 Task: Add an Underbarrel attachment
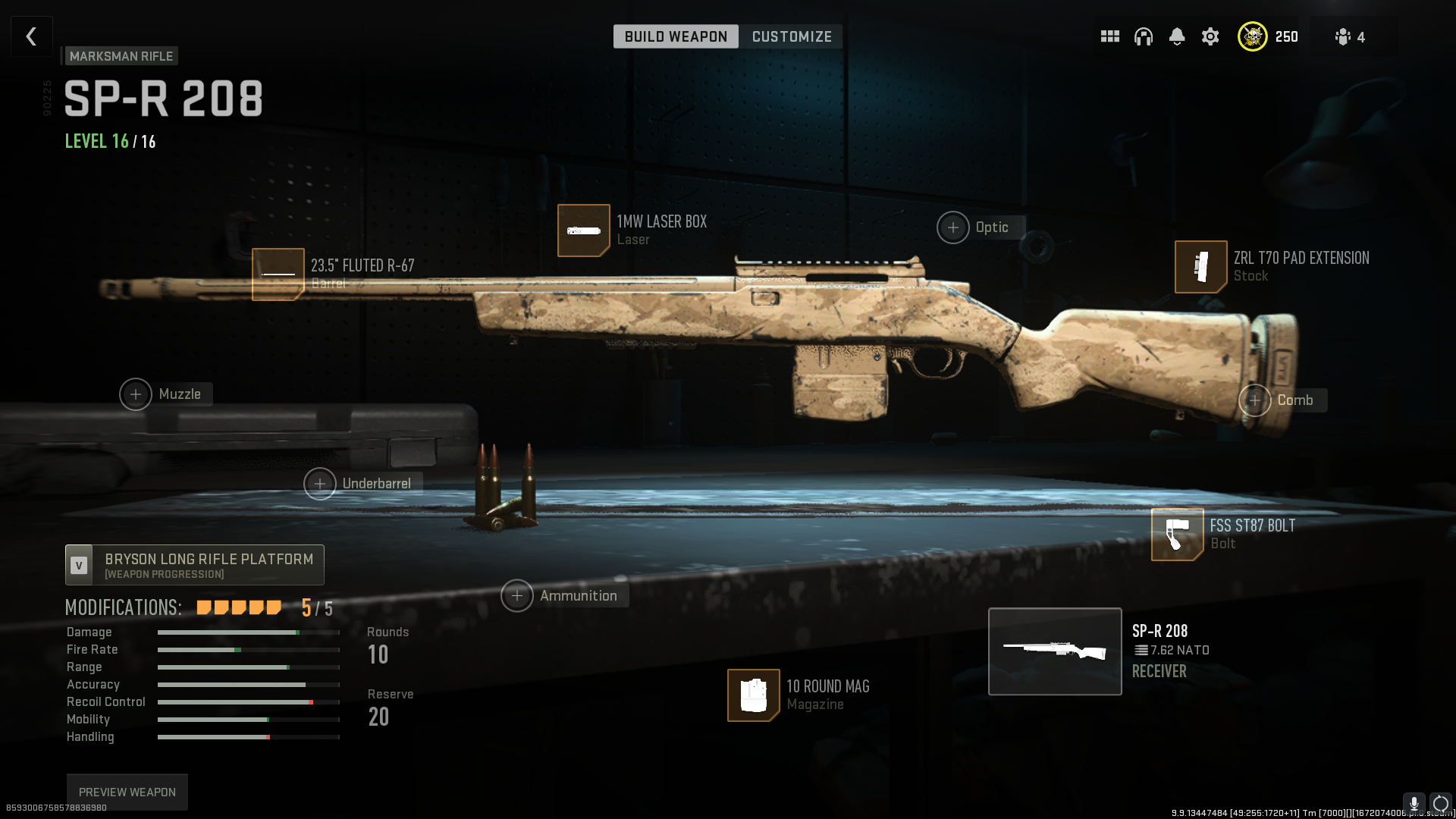(x=320, y=484)
